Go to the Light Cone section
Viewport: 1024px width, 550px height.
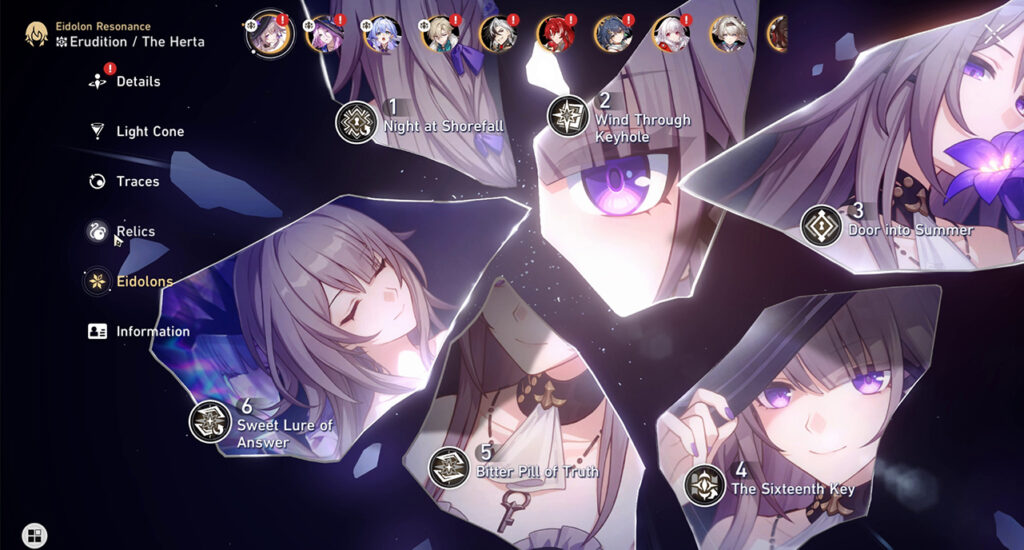(x=149, y=131)
